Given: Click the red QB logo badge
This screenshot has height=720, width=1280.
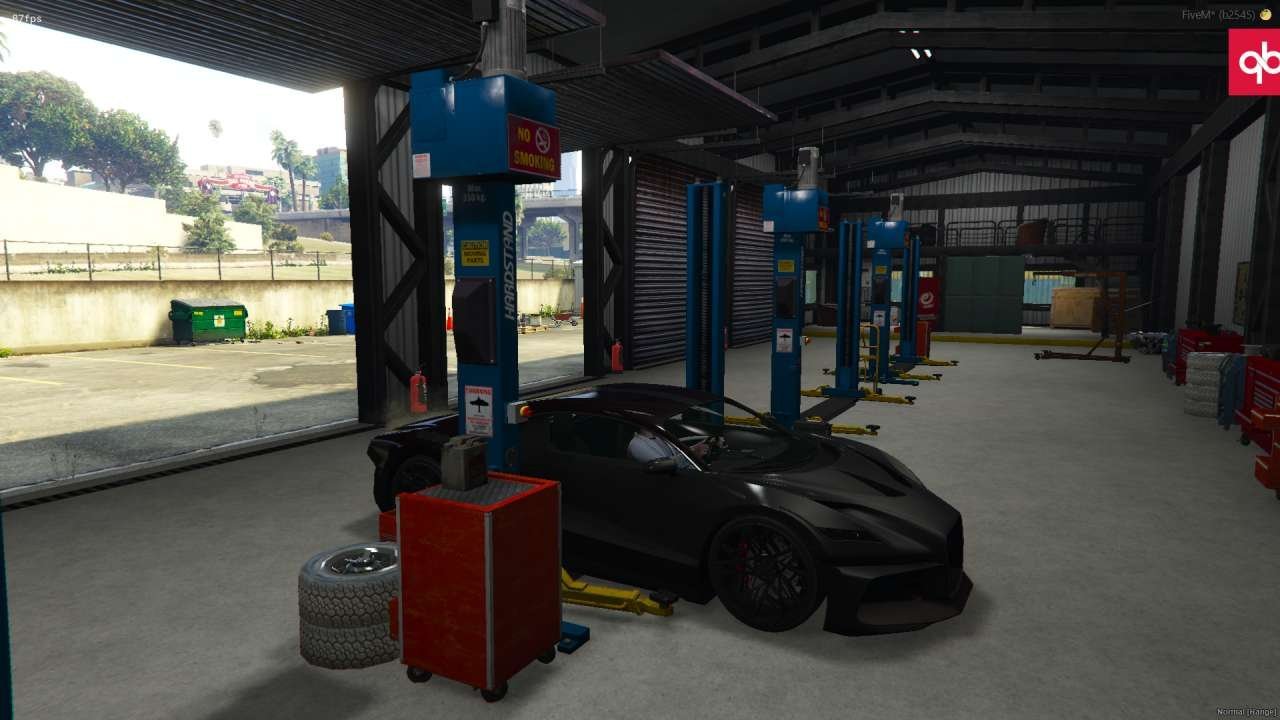Looking at the screenshot, I should tap(1254, 62).
